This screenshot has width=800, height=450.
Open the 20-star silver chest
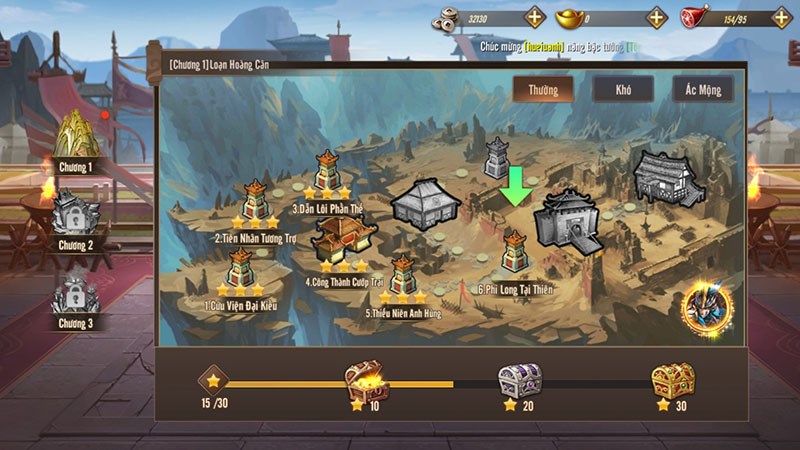point(520,381)
